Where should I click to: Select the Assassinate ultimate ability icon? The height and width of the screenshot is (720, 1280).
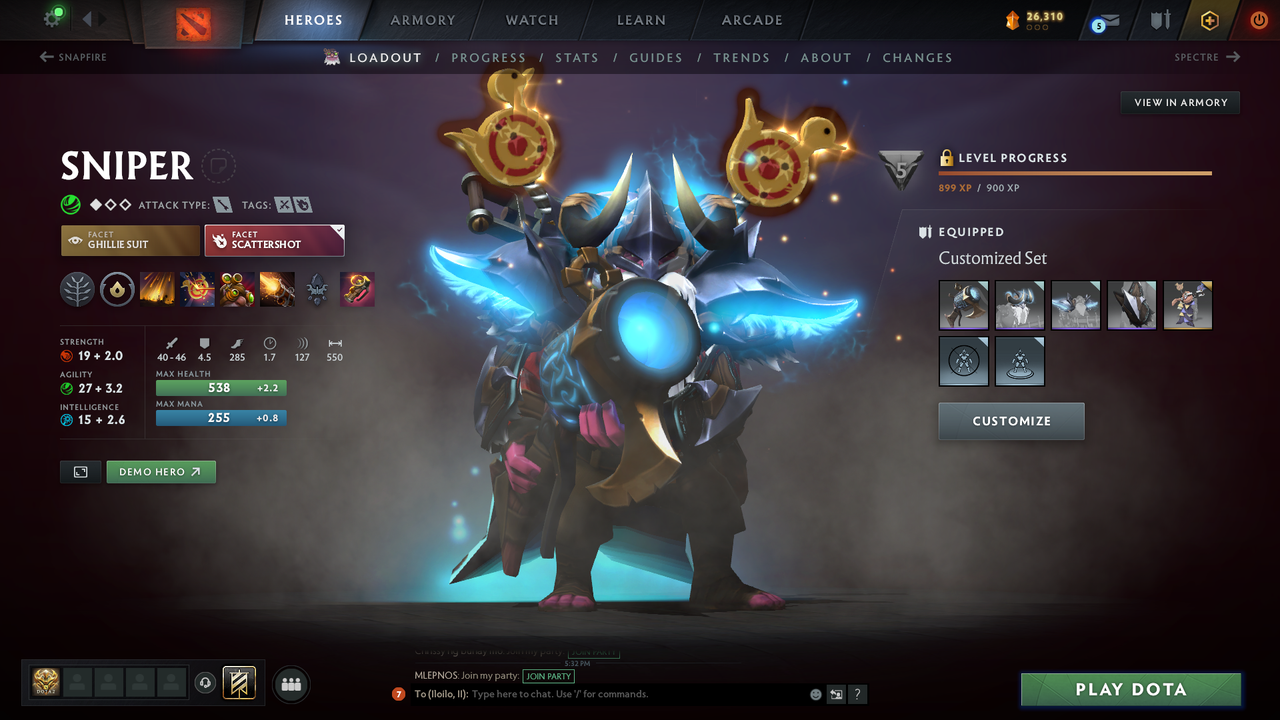(277, 289)
